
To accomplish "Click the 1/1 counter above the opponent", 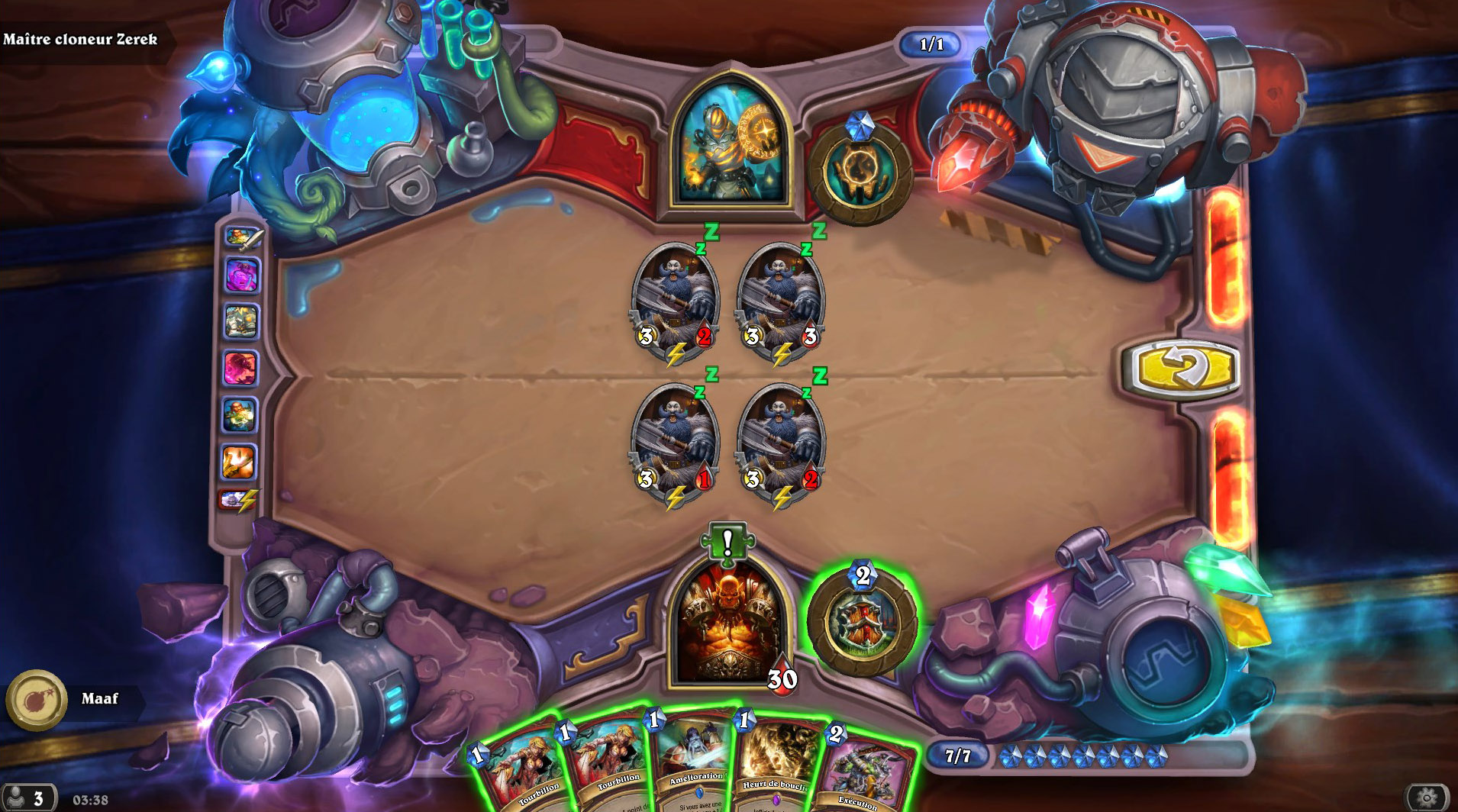I will click(x=933, y=43).
